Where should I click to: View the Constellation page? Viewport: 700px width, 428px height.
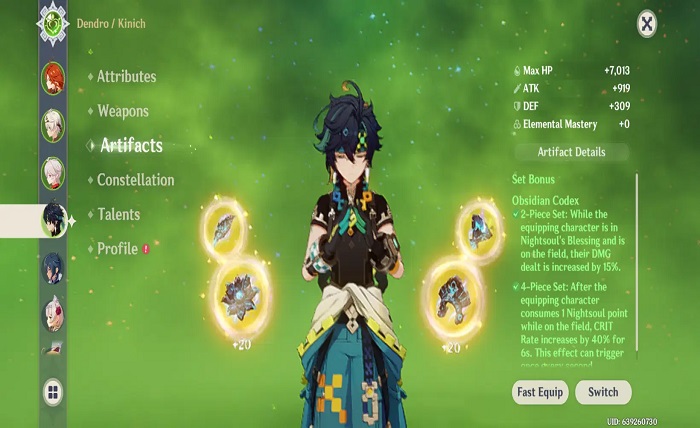[x=135, y=180]
